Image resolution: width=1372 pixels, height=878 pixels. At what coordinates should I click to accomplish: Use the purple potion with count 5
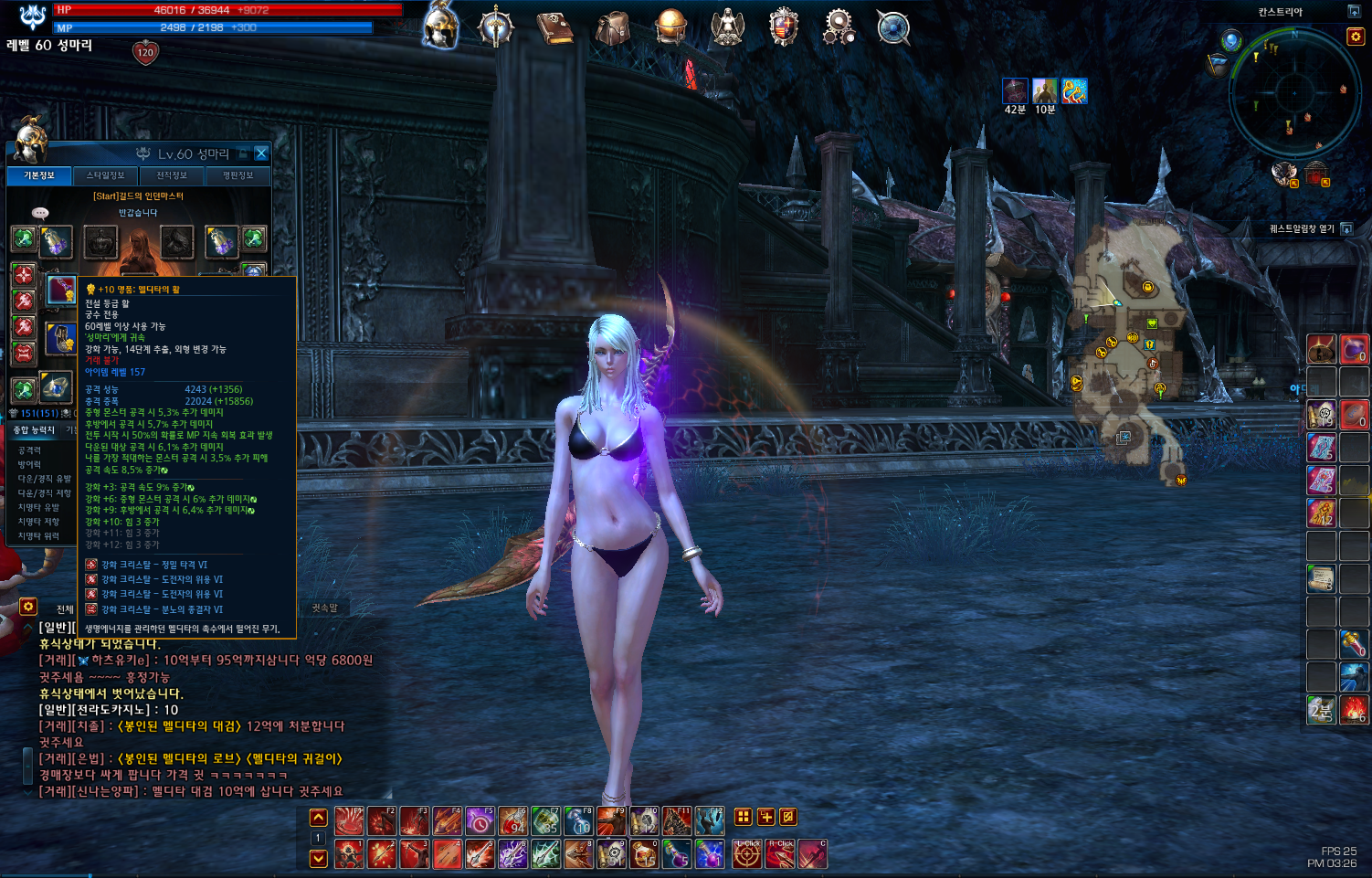(x=677, y=854)
